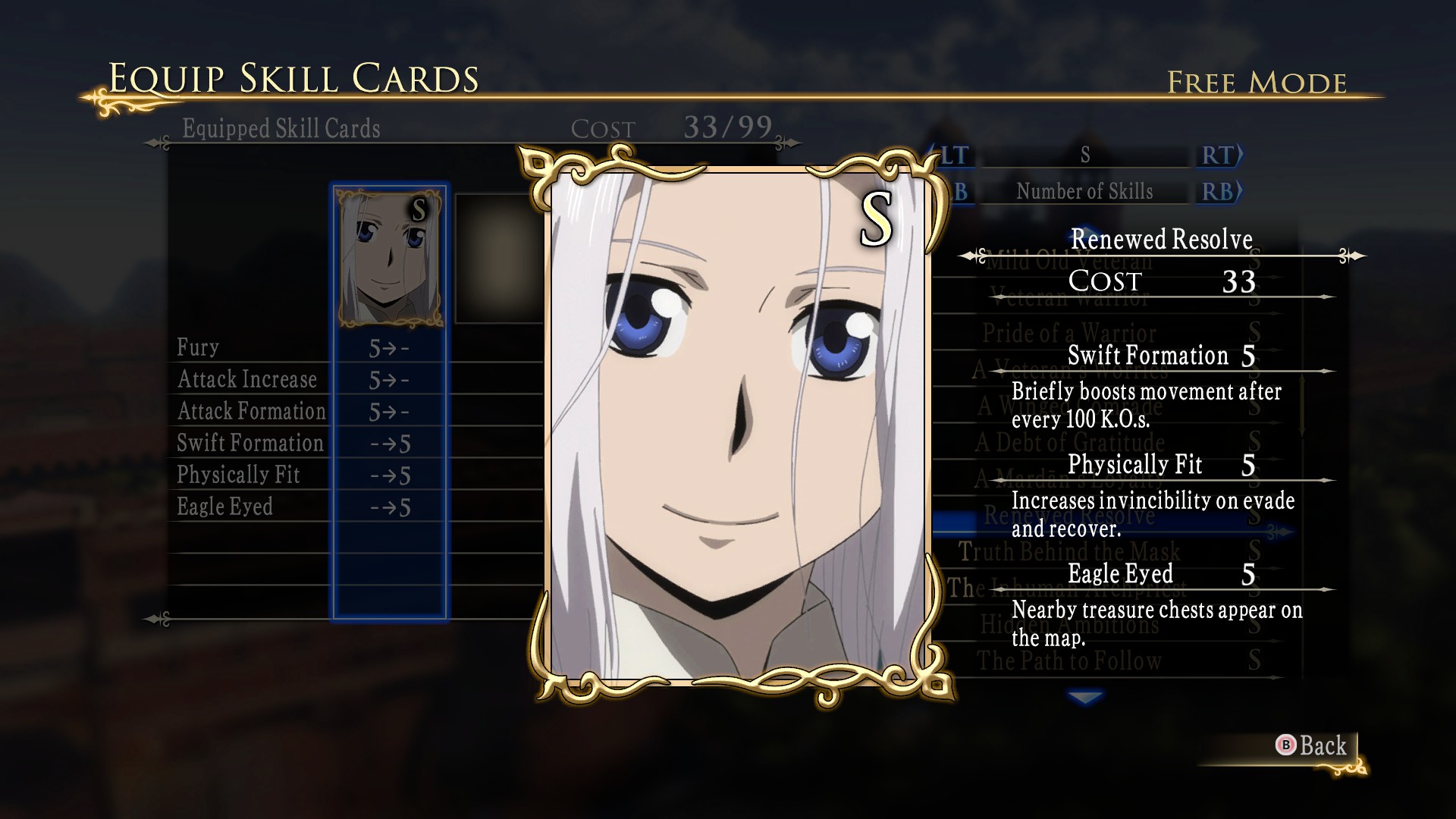This screenshot has height=819, width=1456.
Task: Click the LT trigger icon to change sort category
Action: click(x=953, y=156)
